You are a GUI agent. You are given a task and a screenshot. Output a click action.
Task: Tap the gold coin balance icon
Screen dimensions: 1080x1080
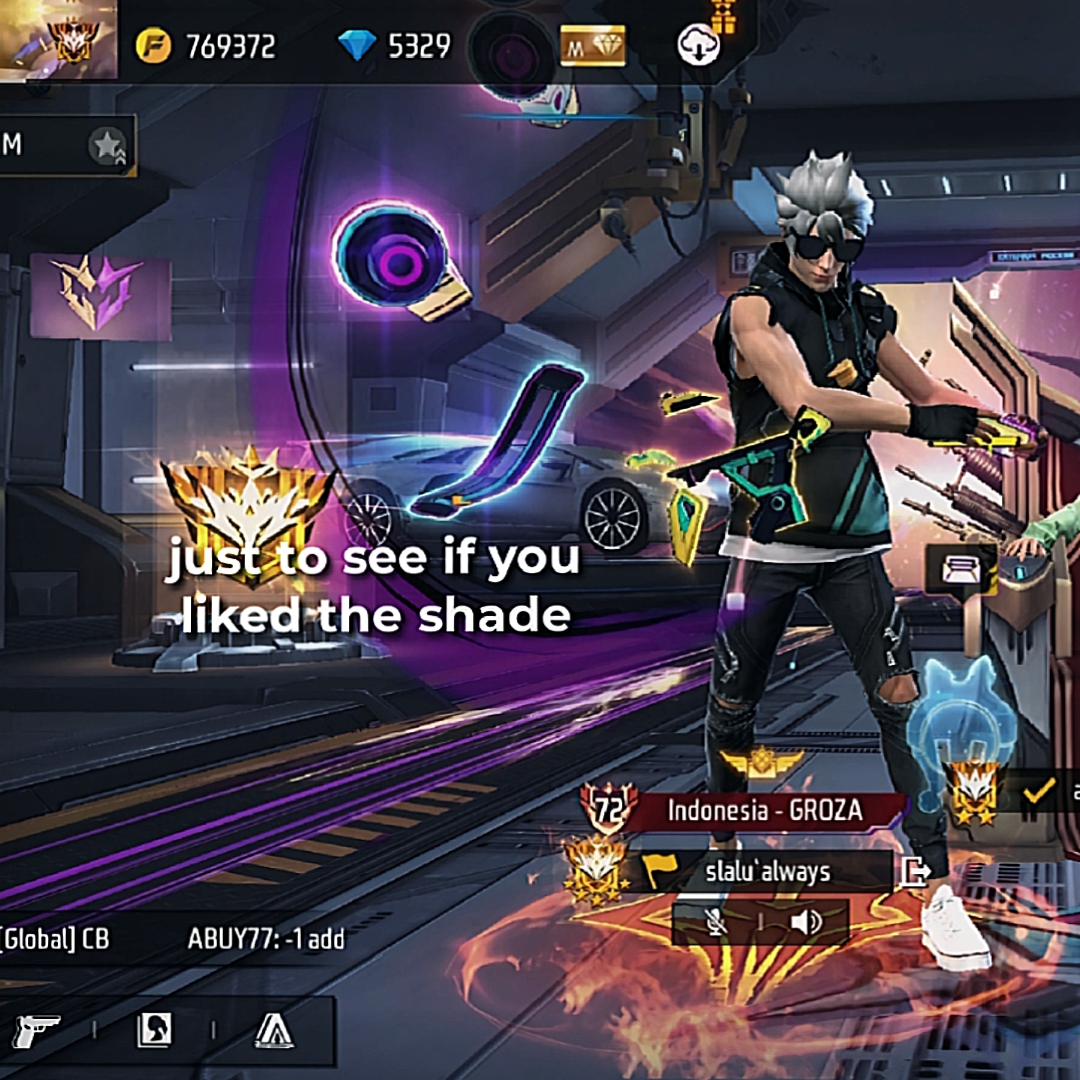153,46
